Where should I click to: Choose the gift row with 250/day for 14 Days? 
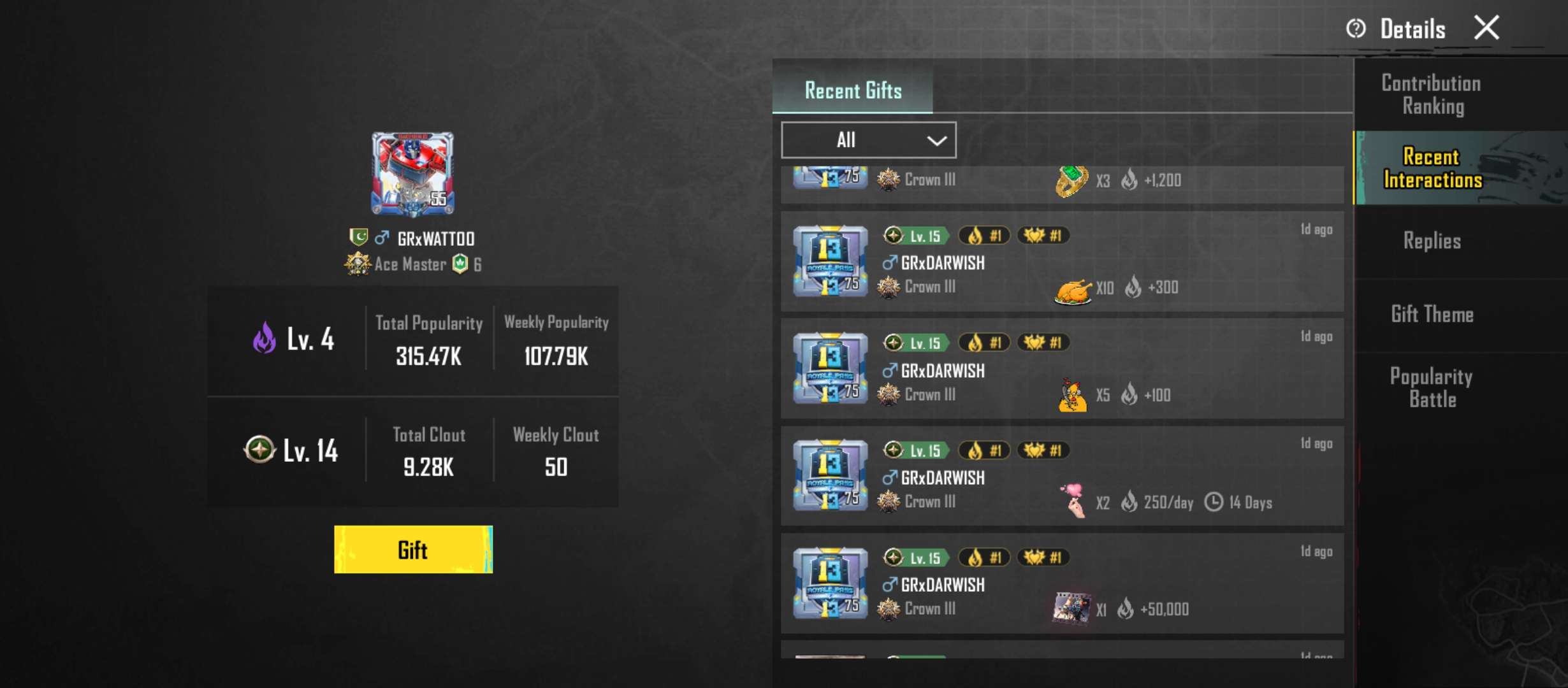[1062, 477]
